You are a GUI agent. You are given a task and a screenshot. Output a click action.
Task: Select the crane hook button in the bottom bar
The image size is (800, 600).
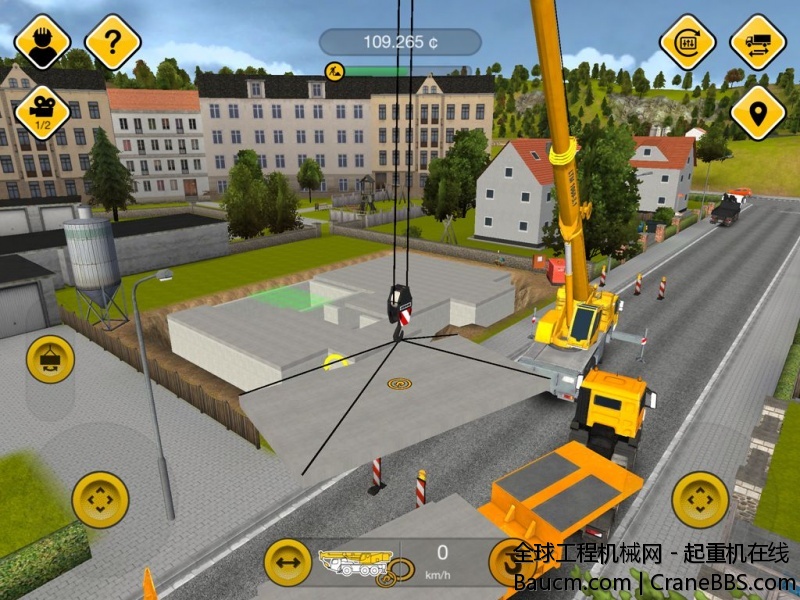[x=510, y=563]
